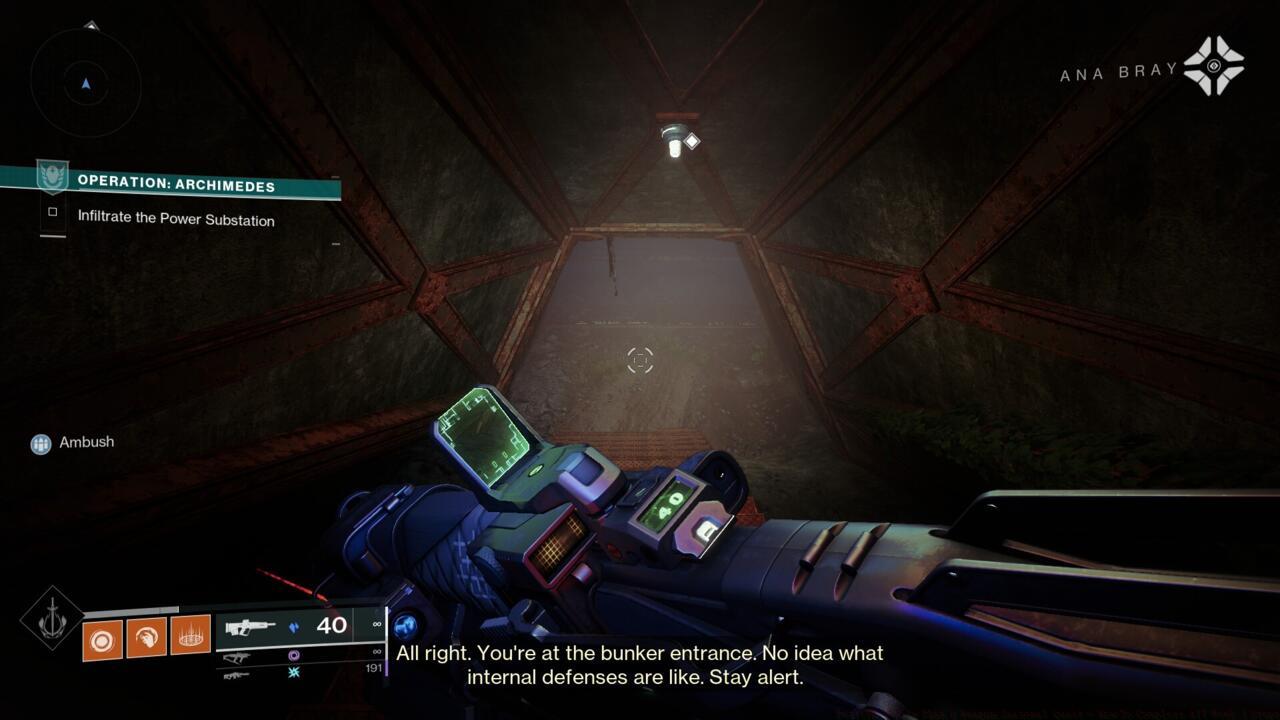Check the Infiltrate the Power Substation objective box
The image size is (1280, 720).
[55, 212]
